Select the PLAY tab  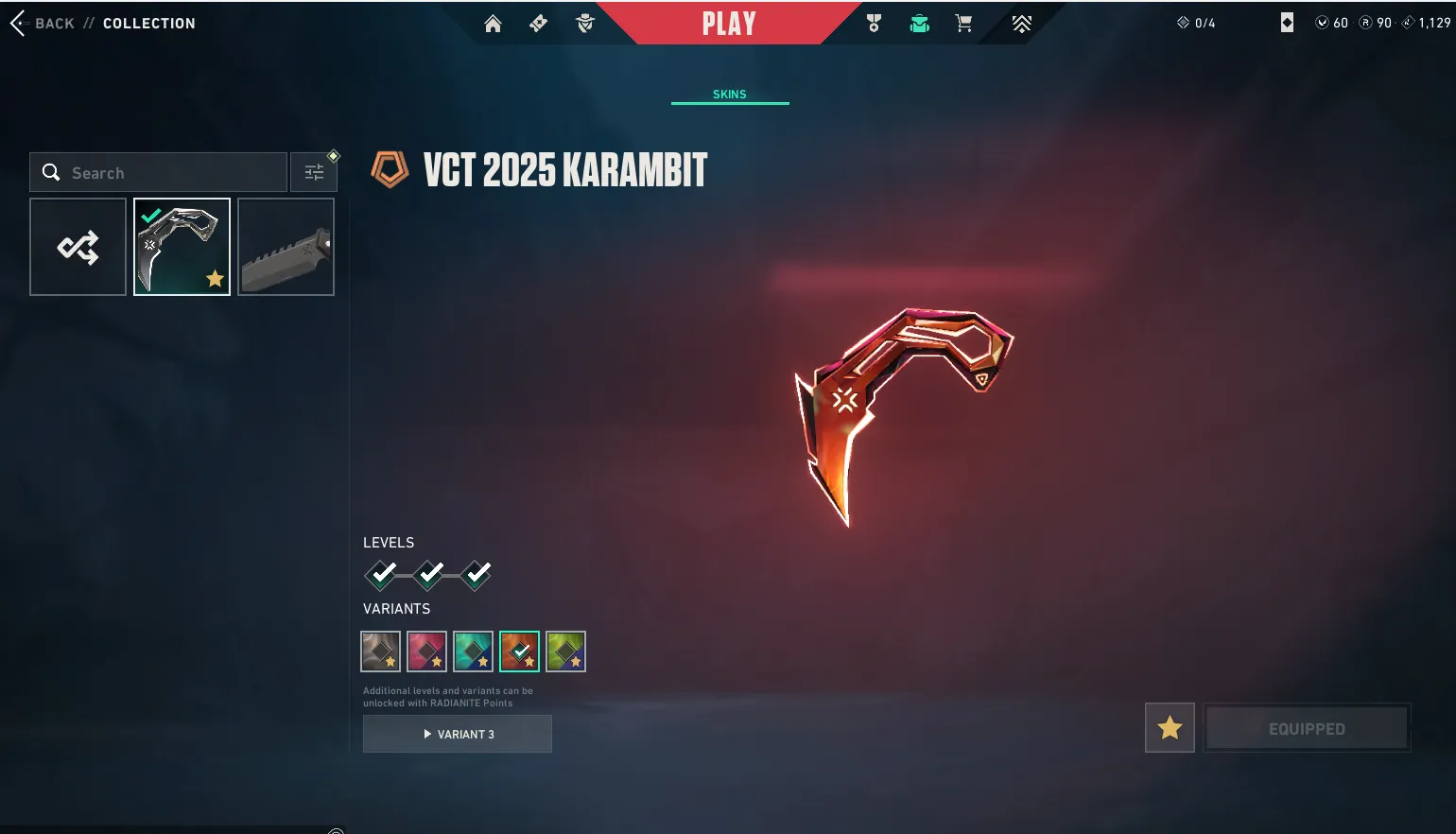click(729, 23)
